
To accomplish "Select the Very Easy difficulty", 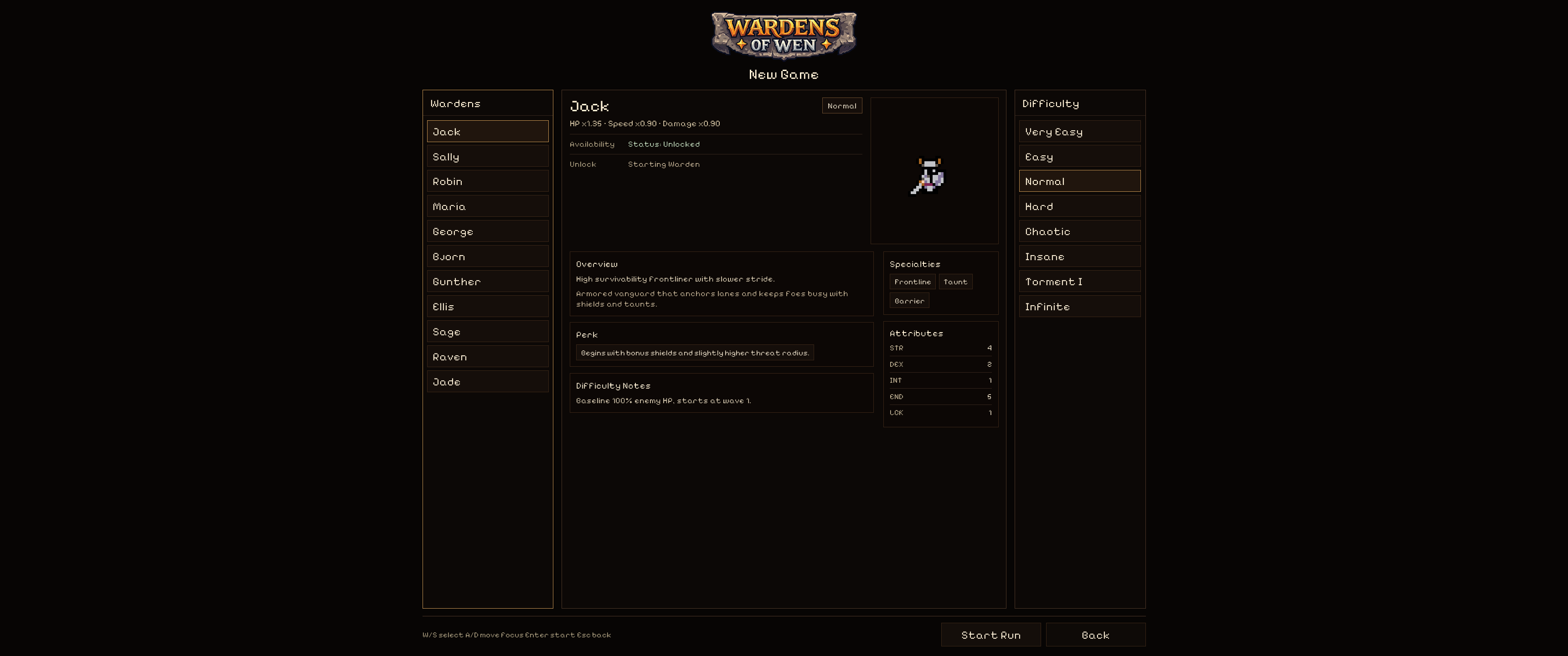I will coord(1079,132).
